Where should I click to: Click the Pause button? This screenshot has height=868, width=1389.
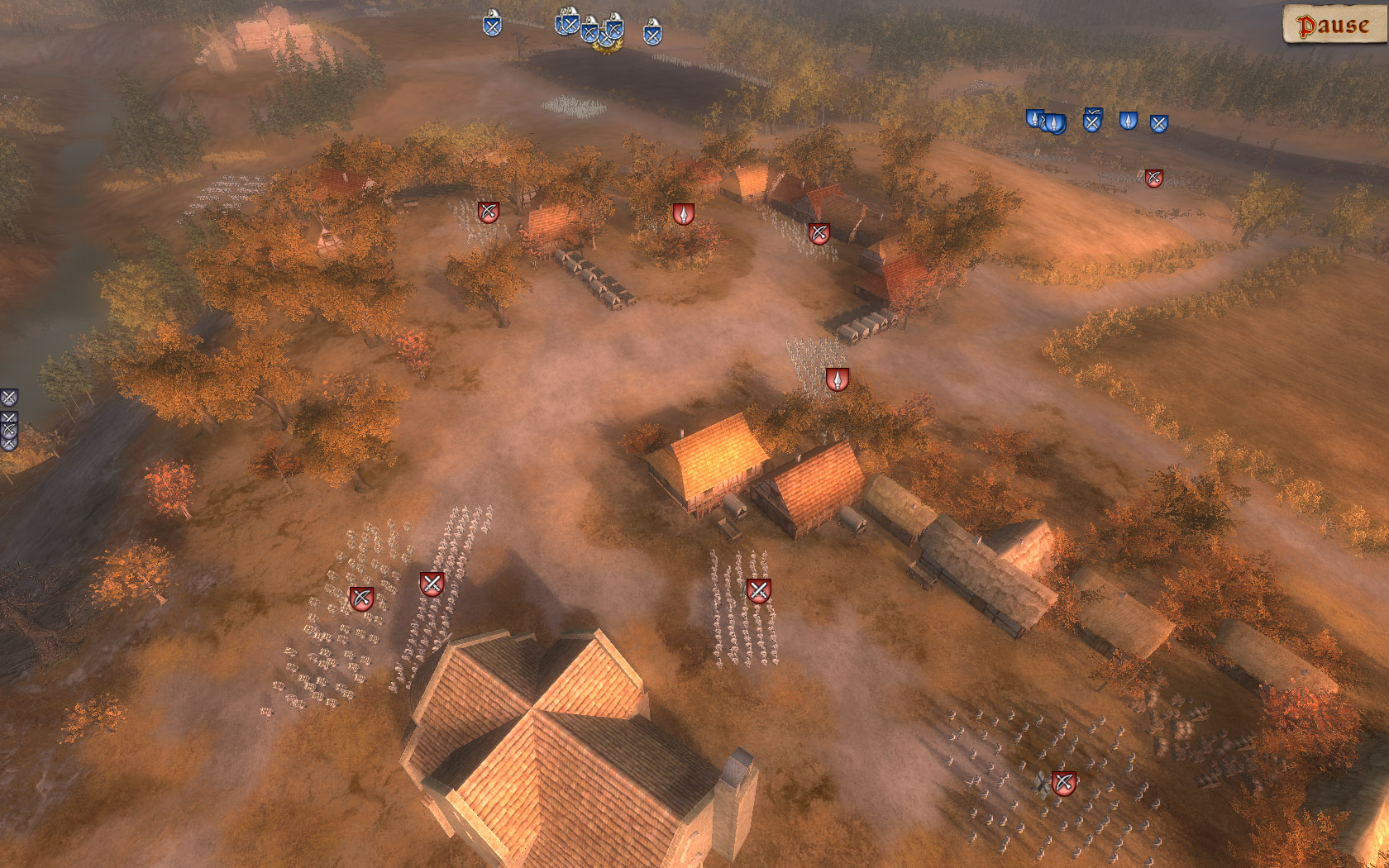tap(1331, 26)
